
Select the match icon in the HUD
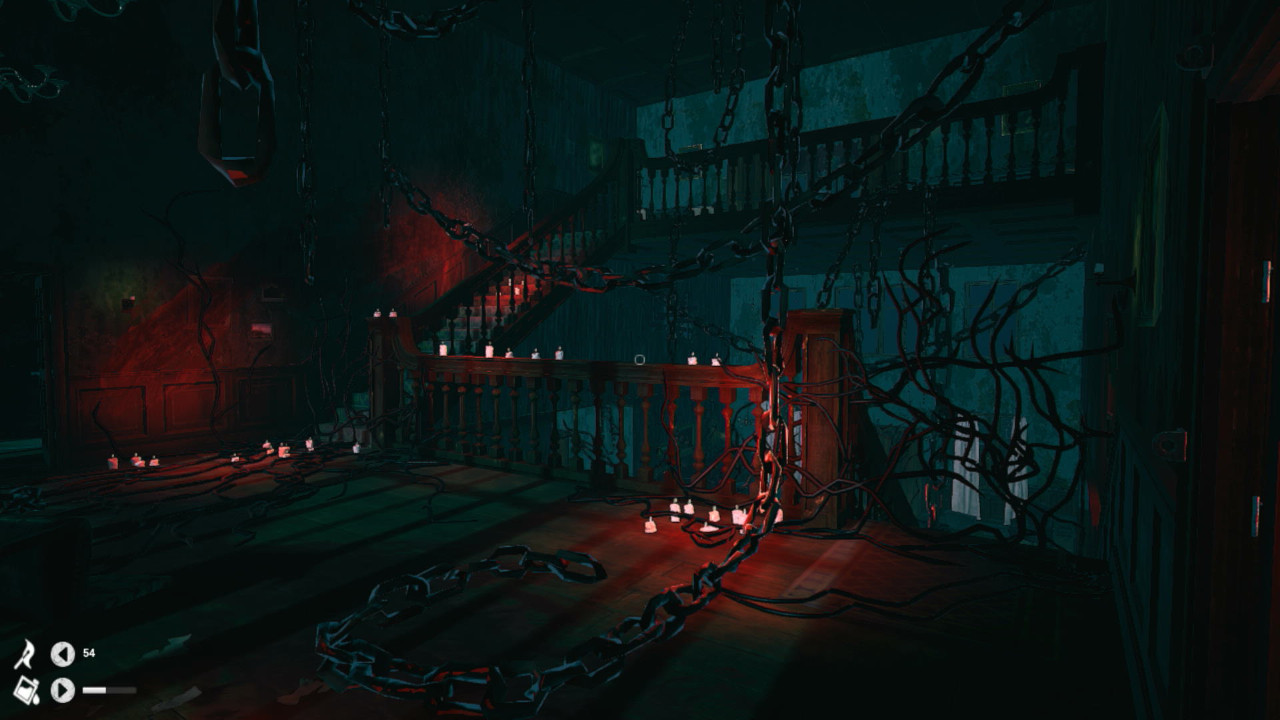pos(25,654)
